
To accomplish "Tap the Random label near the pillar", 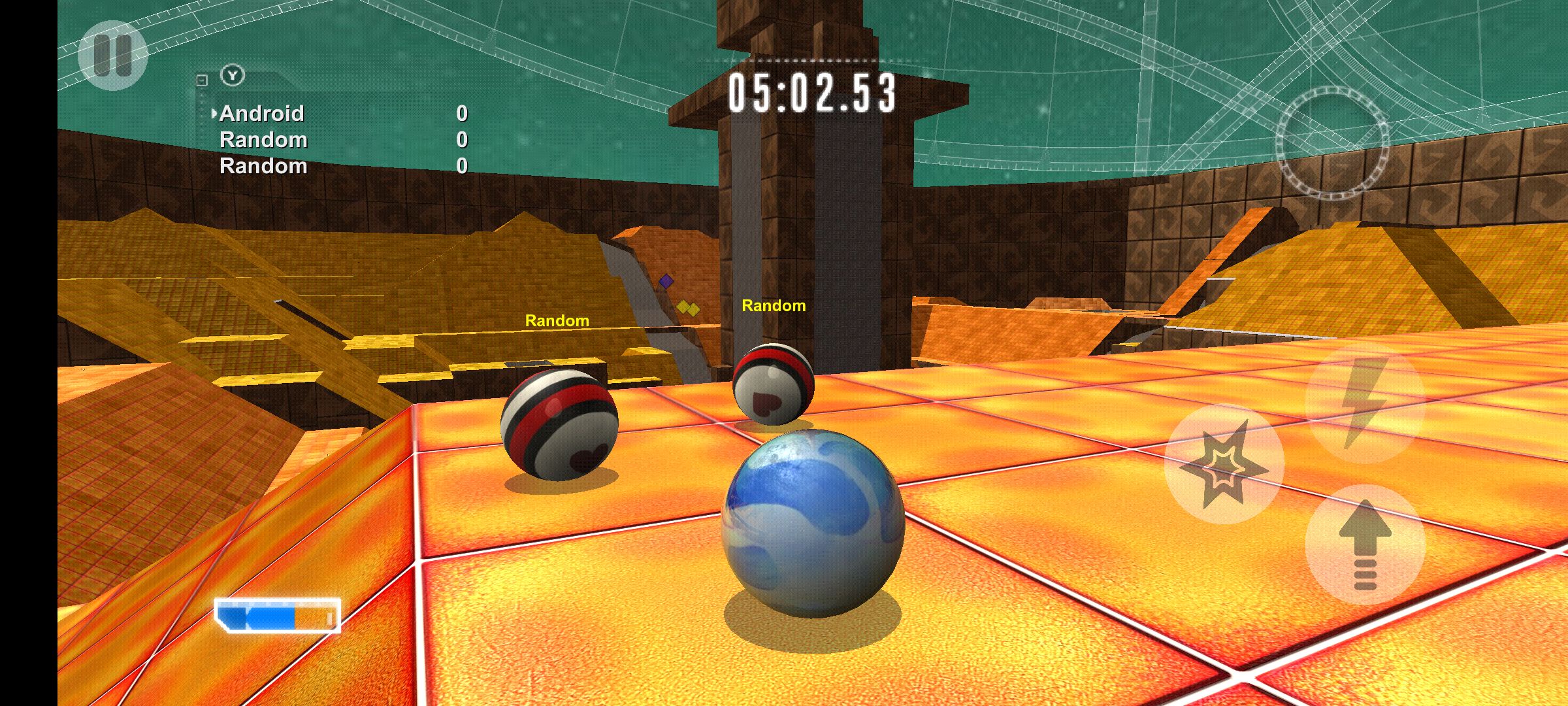I will (774, 305).
